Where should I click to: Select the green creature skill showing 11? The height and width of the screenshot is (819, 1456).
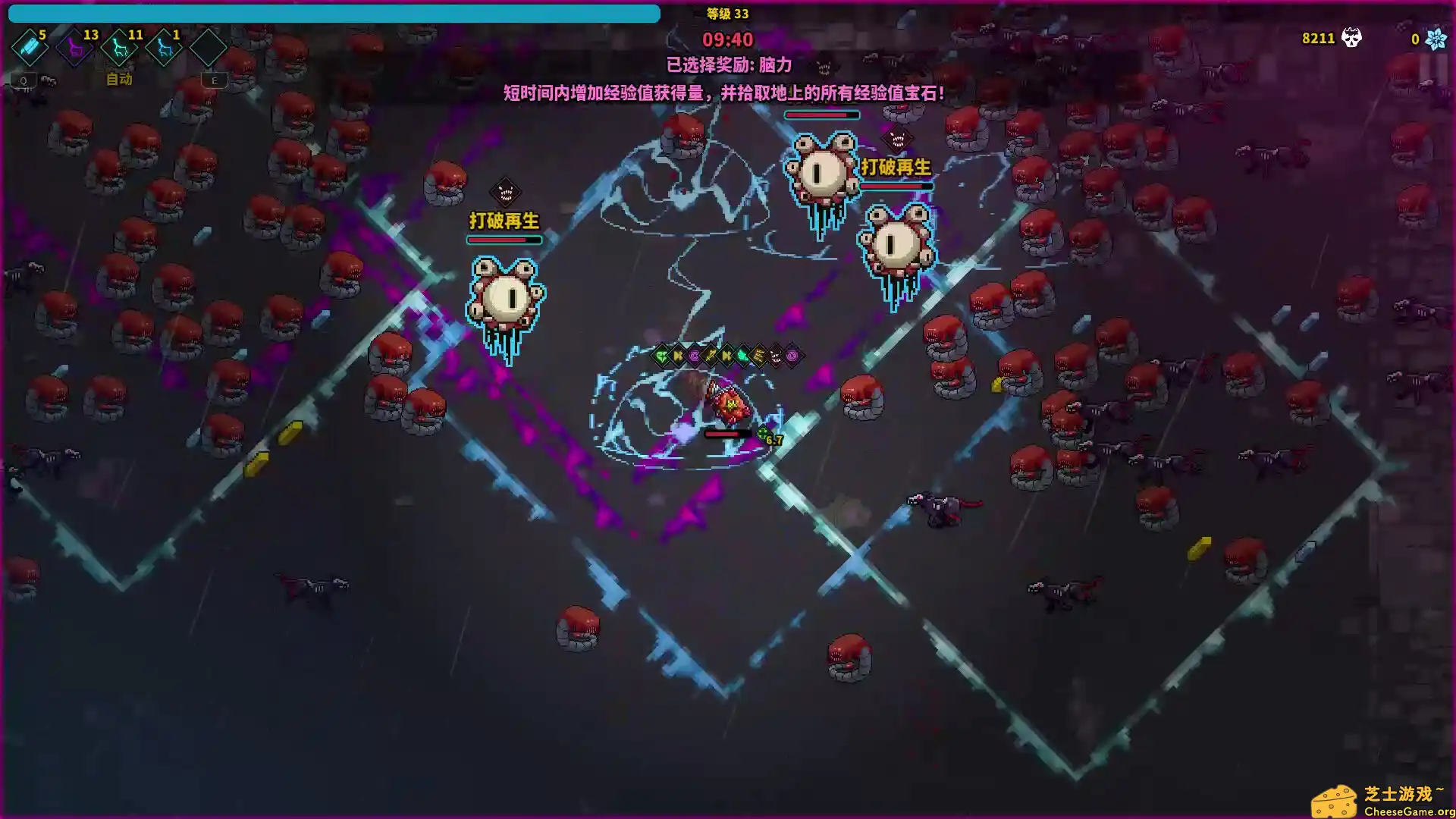point(118,47)
